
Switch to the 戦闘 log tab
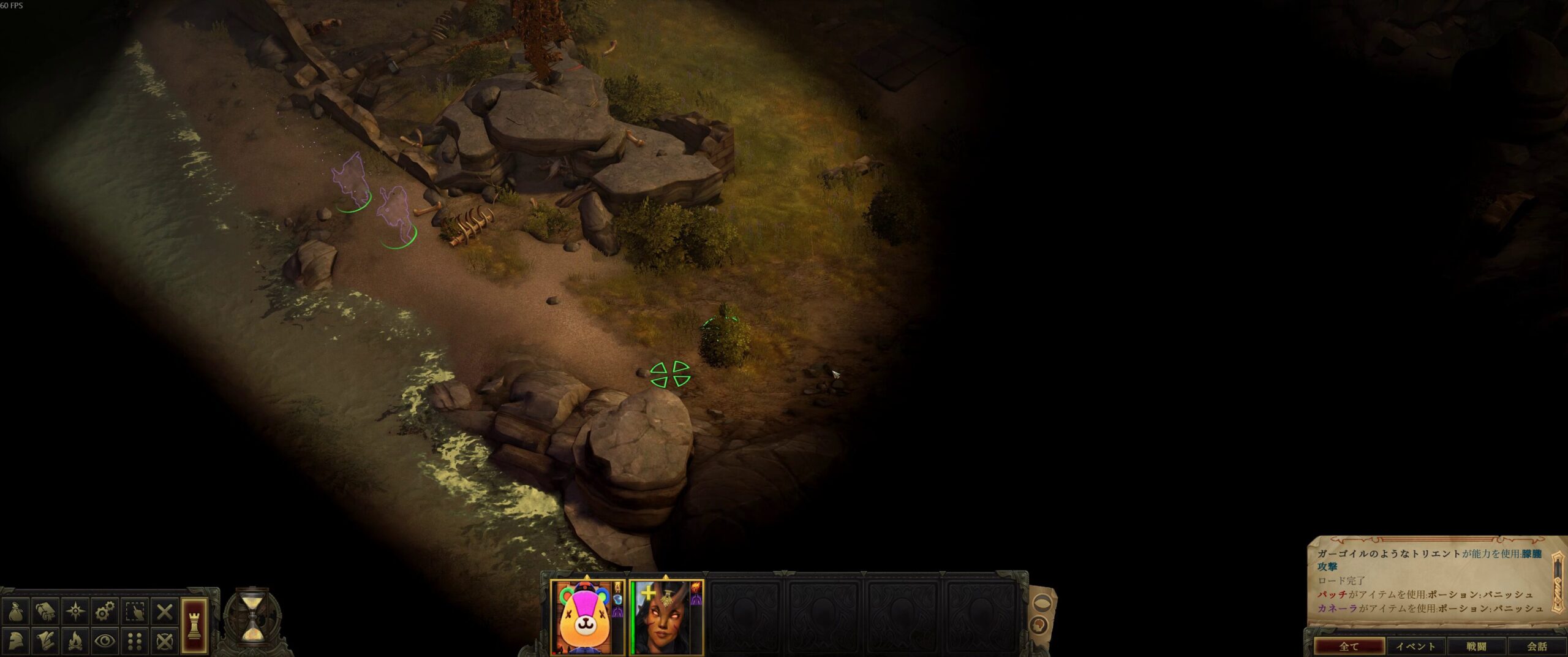tap(1477, 647)
